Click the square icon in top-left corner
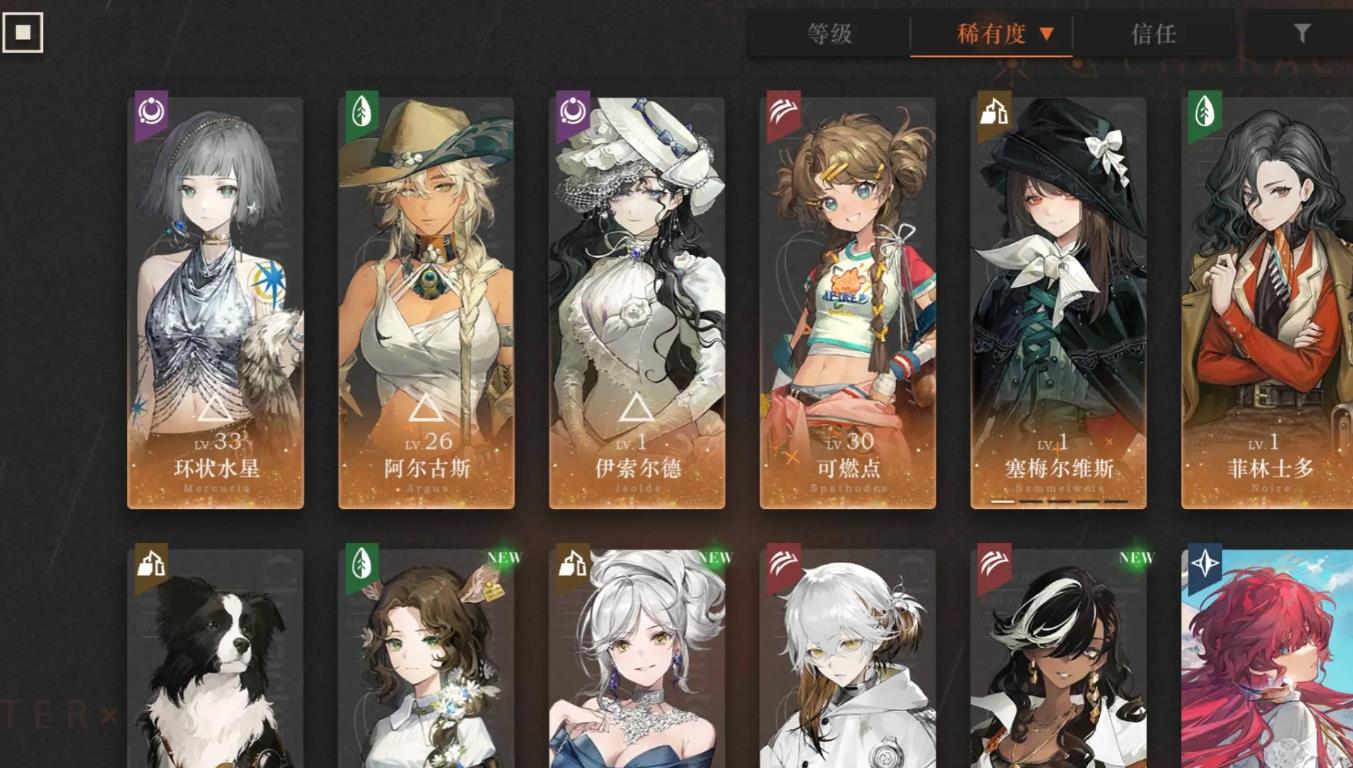Screen dimensions: 1353x768 pyautogui.click(x=23, y=33)
